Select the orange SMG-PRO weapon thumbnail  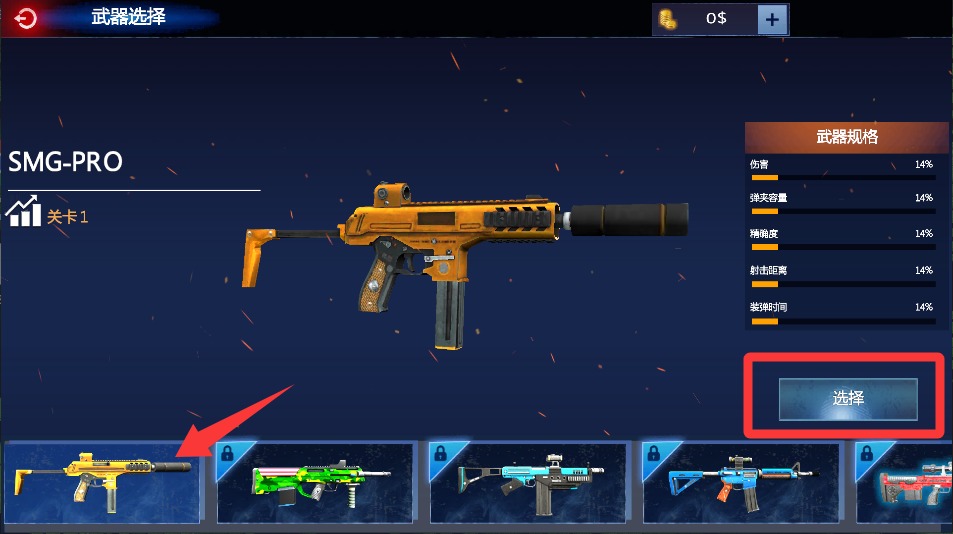point(103,482)
